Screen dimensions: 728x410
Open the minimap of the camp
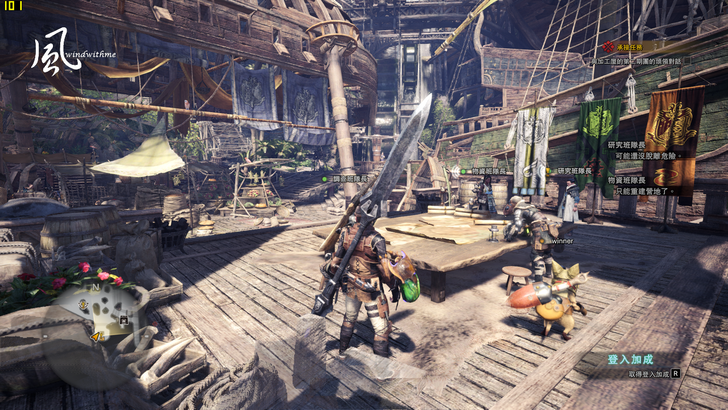(106, 316)
